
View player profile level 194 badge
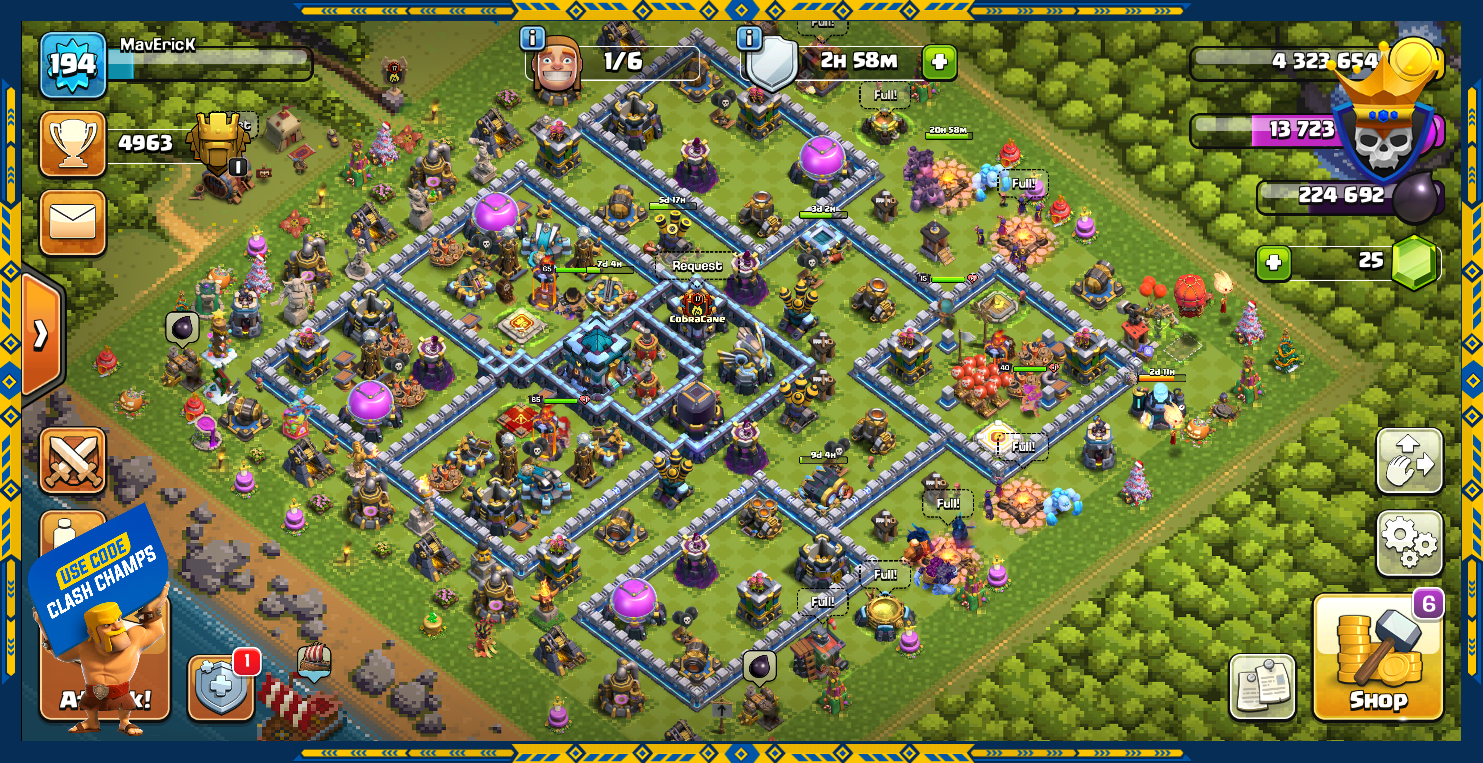tap(73, 65)
